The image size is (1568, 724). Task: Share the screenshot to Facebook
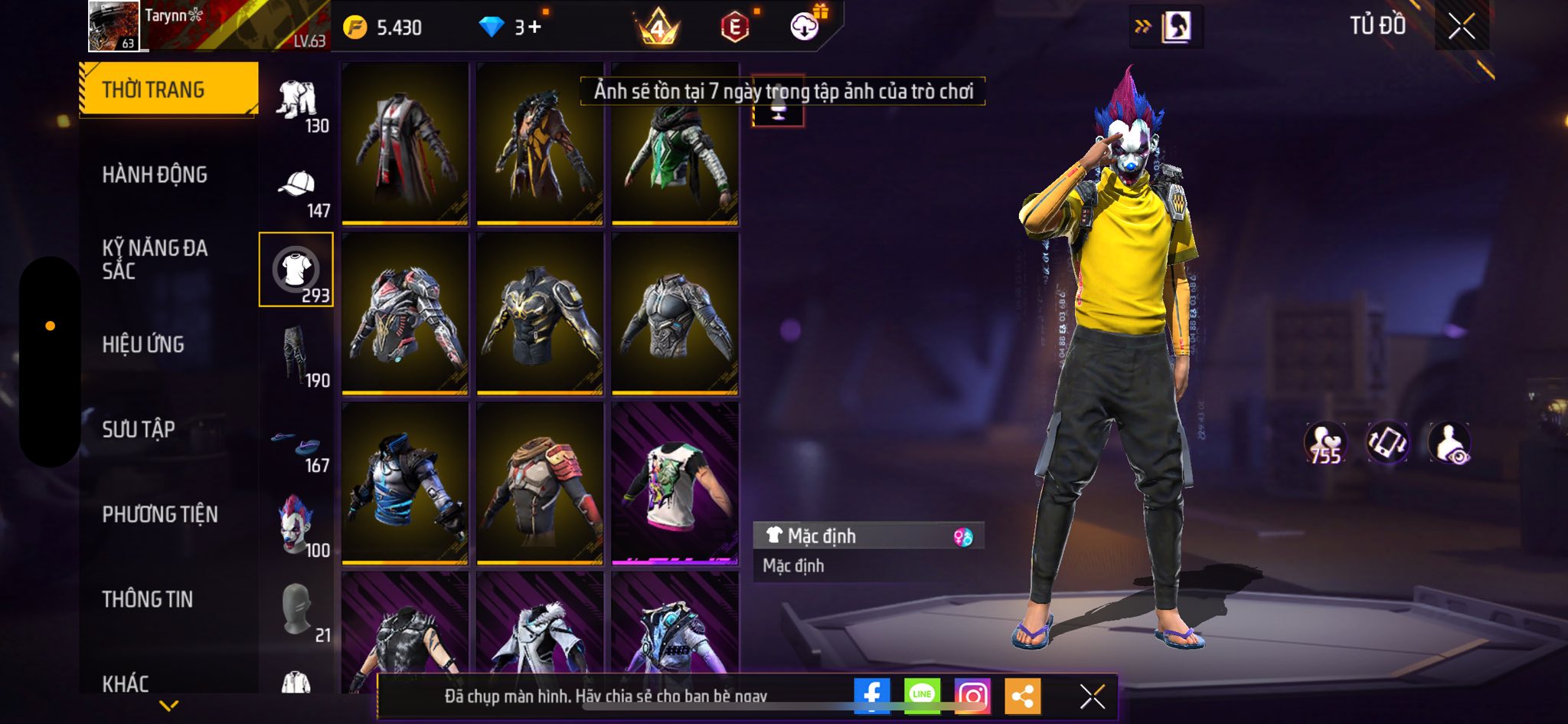(x=871, y=695)
